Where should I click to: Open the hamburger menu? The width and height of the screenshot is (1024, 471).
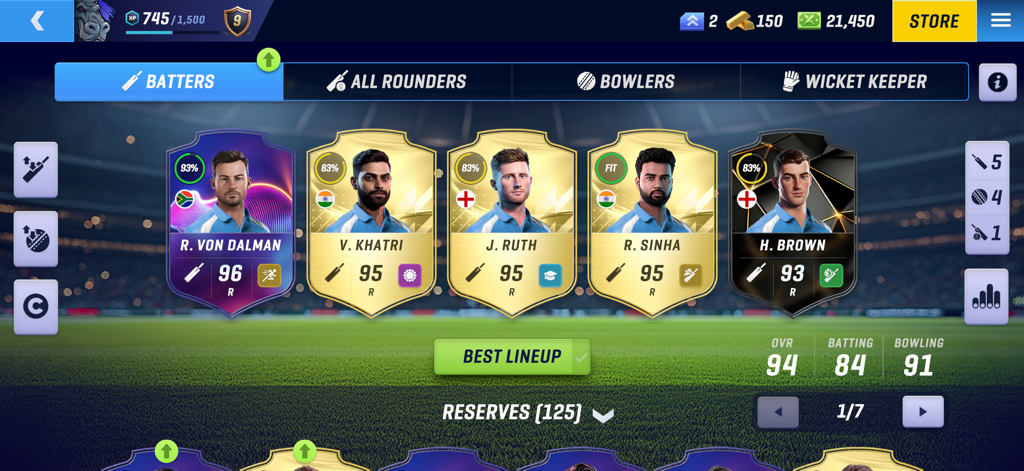1000,21
